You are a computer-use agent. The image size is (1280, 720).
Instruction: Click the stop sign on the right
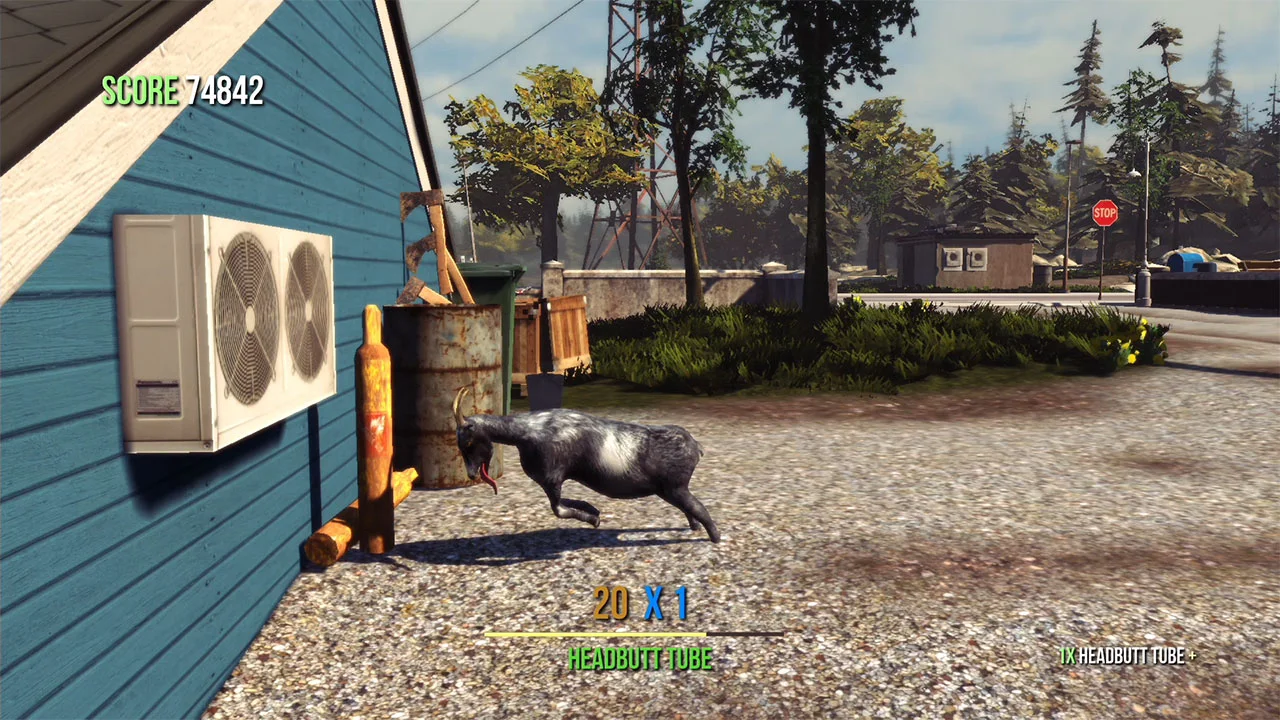click(x=1106, y=214)
